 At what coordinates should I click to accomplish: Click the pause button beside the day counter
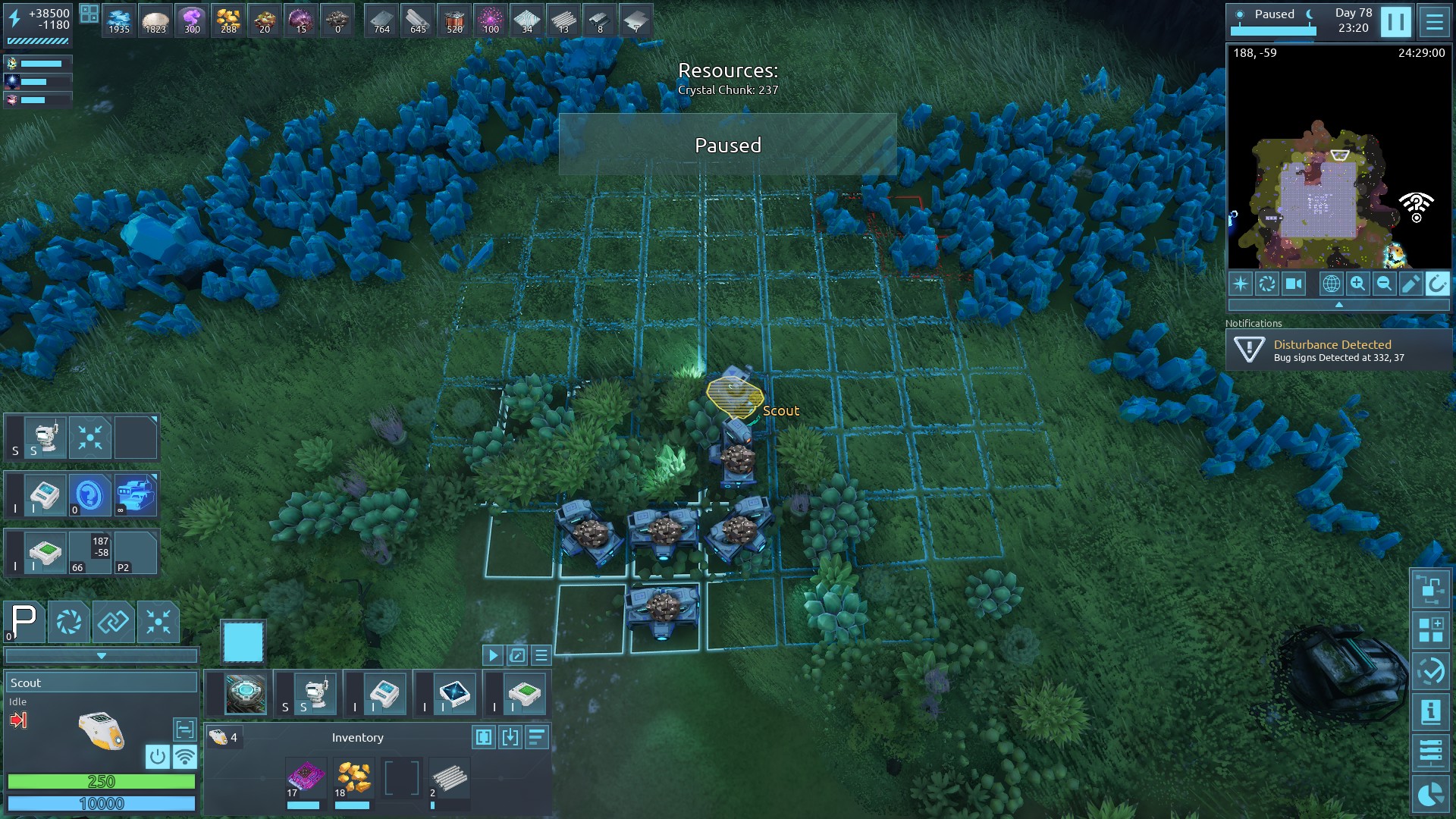(1395, 21)
